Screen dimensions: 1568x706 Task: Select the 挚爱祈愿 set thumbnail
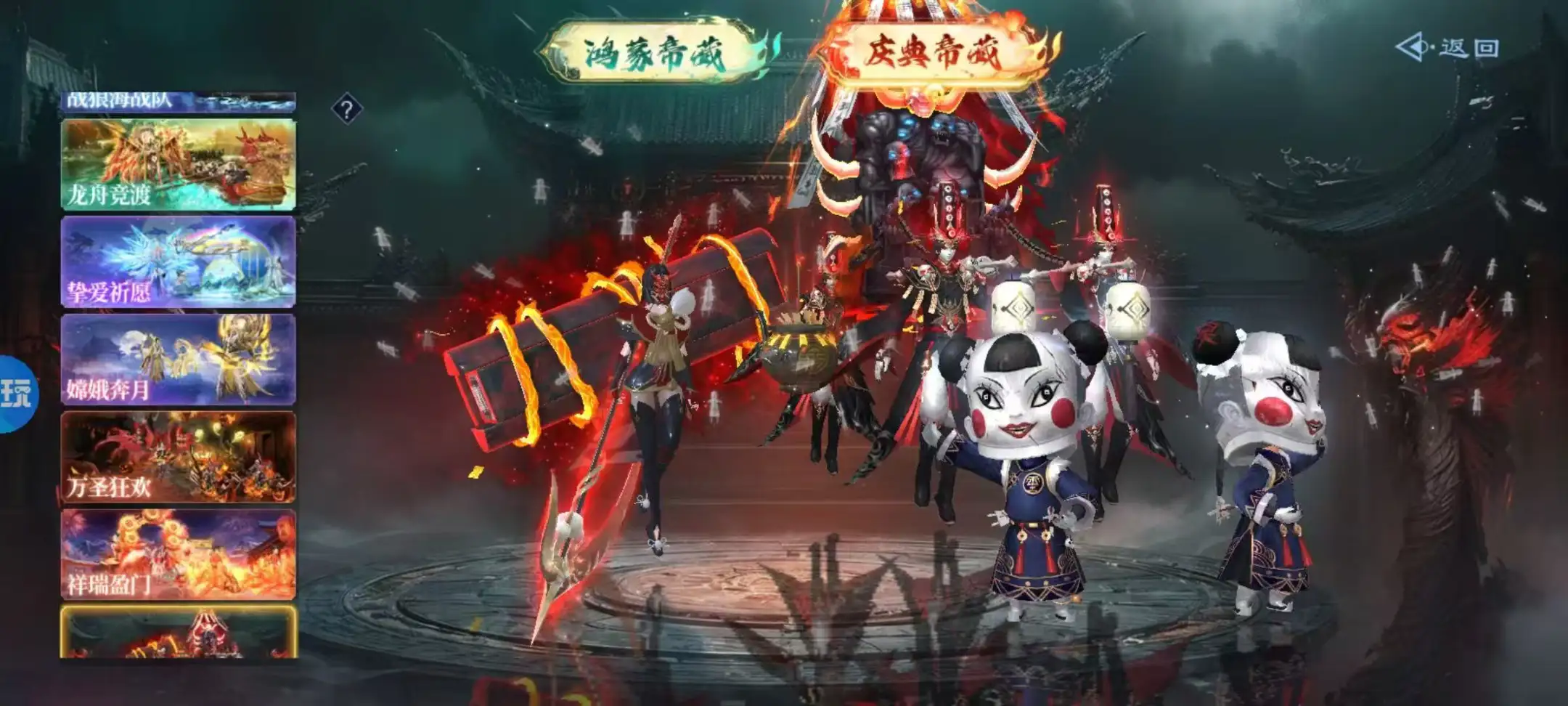click(178, 261)
